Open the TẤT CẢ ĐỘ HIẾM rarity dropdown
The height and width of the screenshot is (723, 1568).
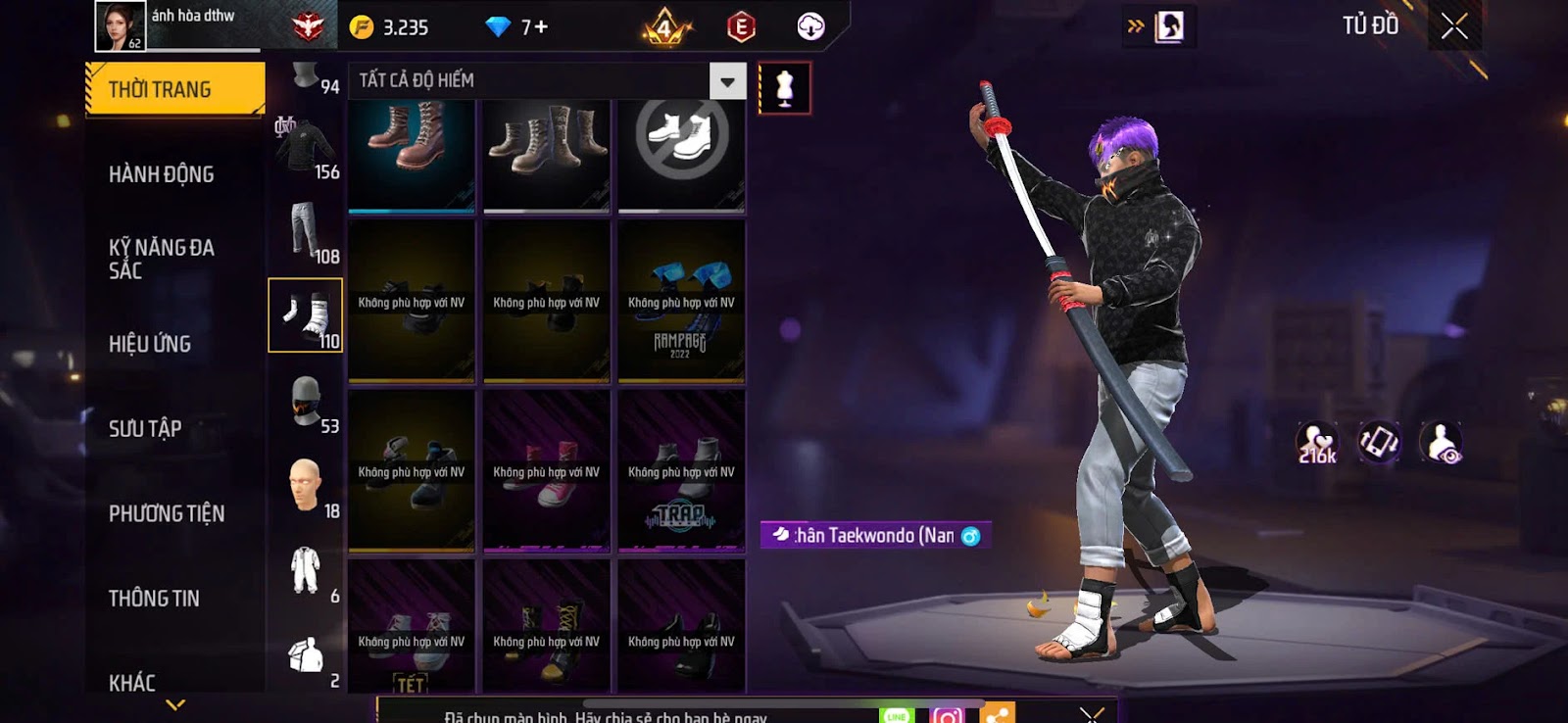(727, 81)
